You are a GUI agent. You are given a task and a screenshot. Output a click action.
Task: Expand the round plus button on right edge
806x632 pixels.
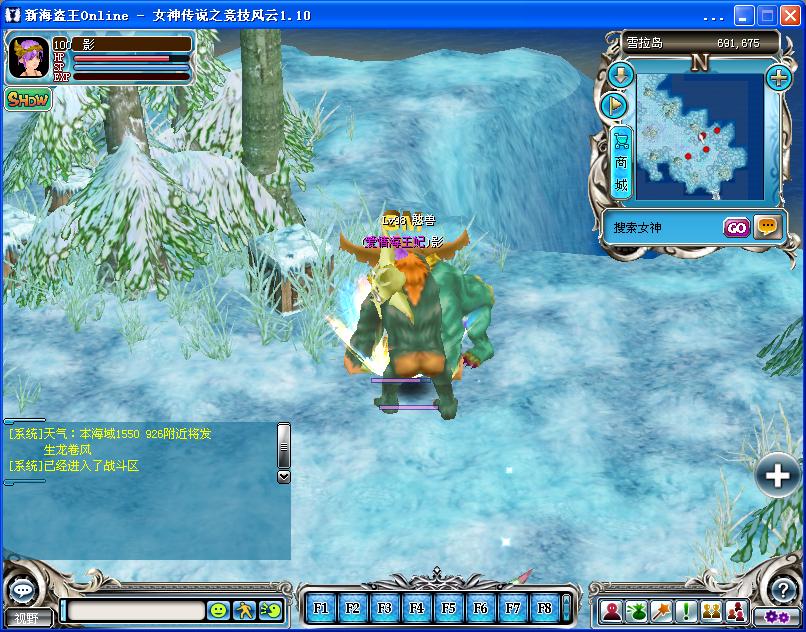(x=778, y=476)
